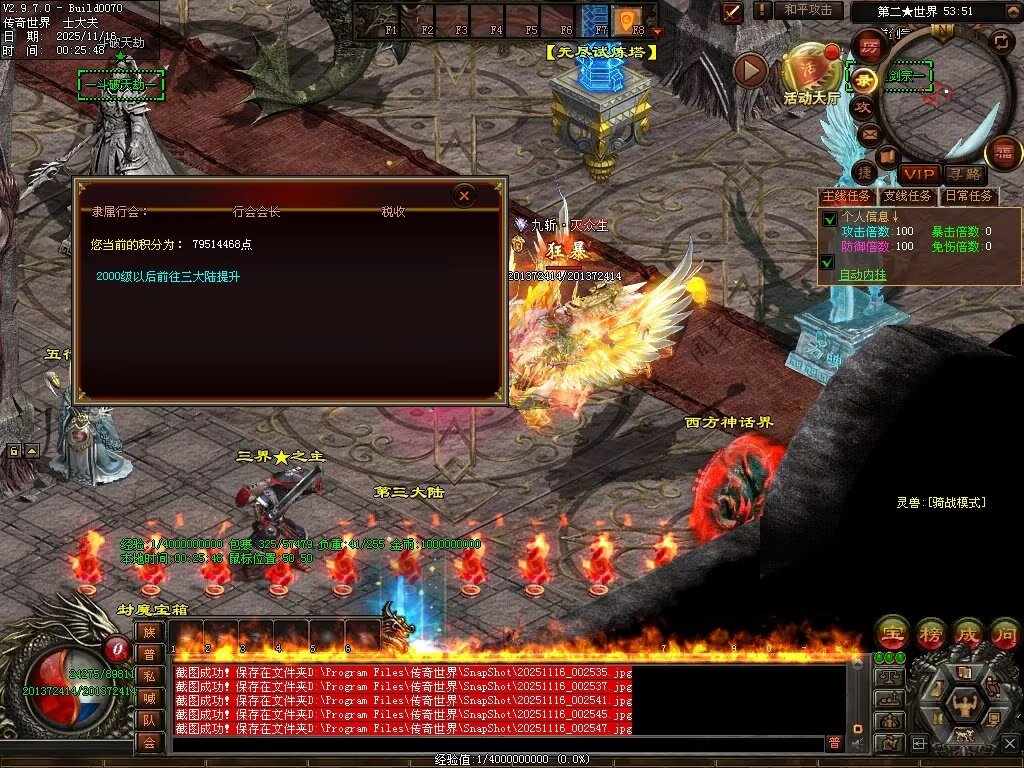The width and height of the screenshot is (1024, 768).
Task: Switch to the 日常任务 tab
Action: tap(969, 197)
